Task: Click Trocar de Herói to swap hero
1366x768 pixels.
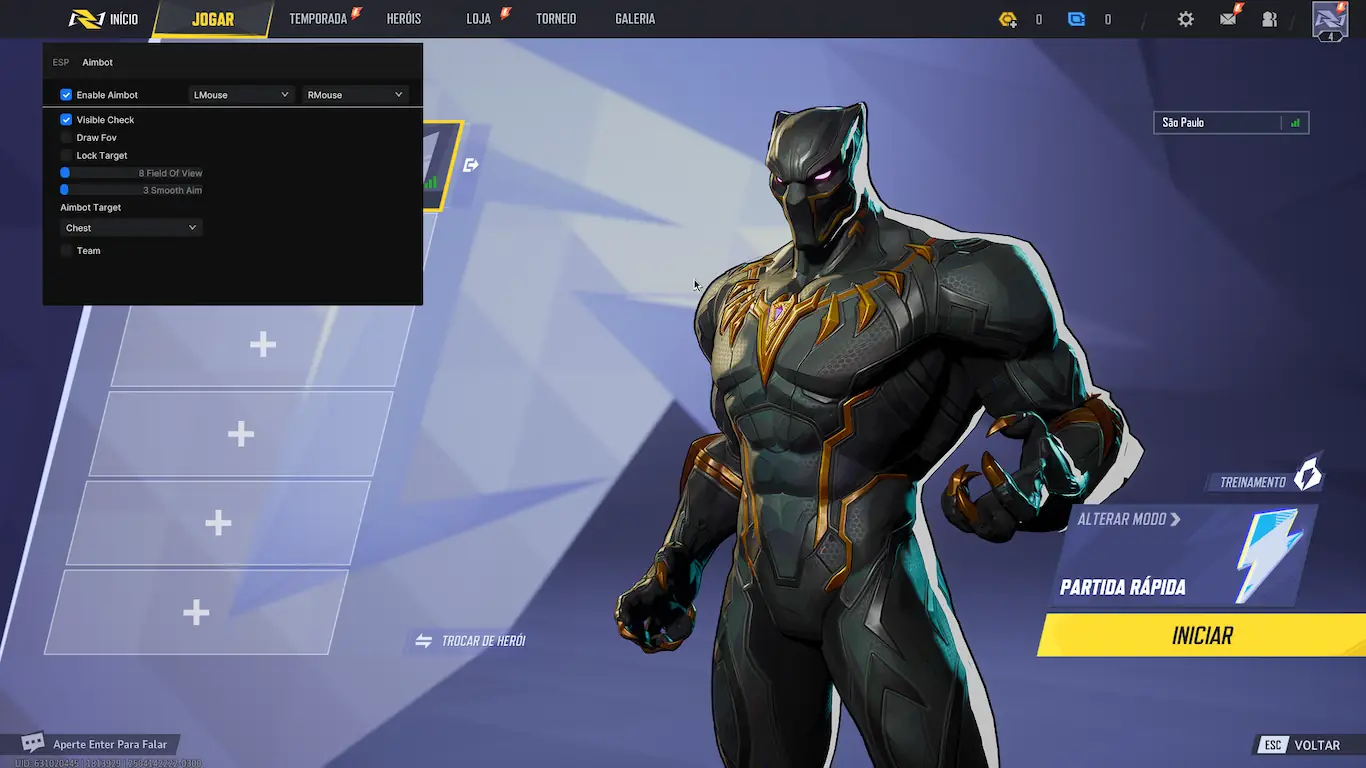Action: tap(471, 641)
